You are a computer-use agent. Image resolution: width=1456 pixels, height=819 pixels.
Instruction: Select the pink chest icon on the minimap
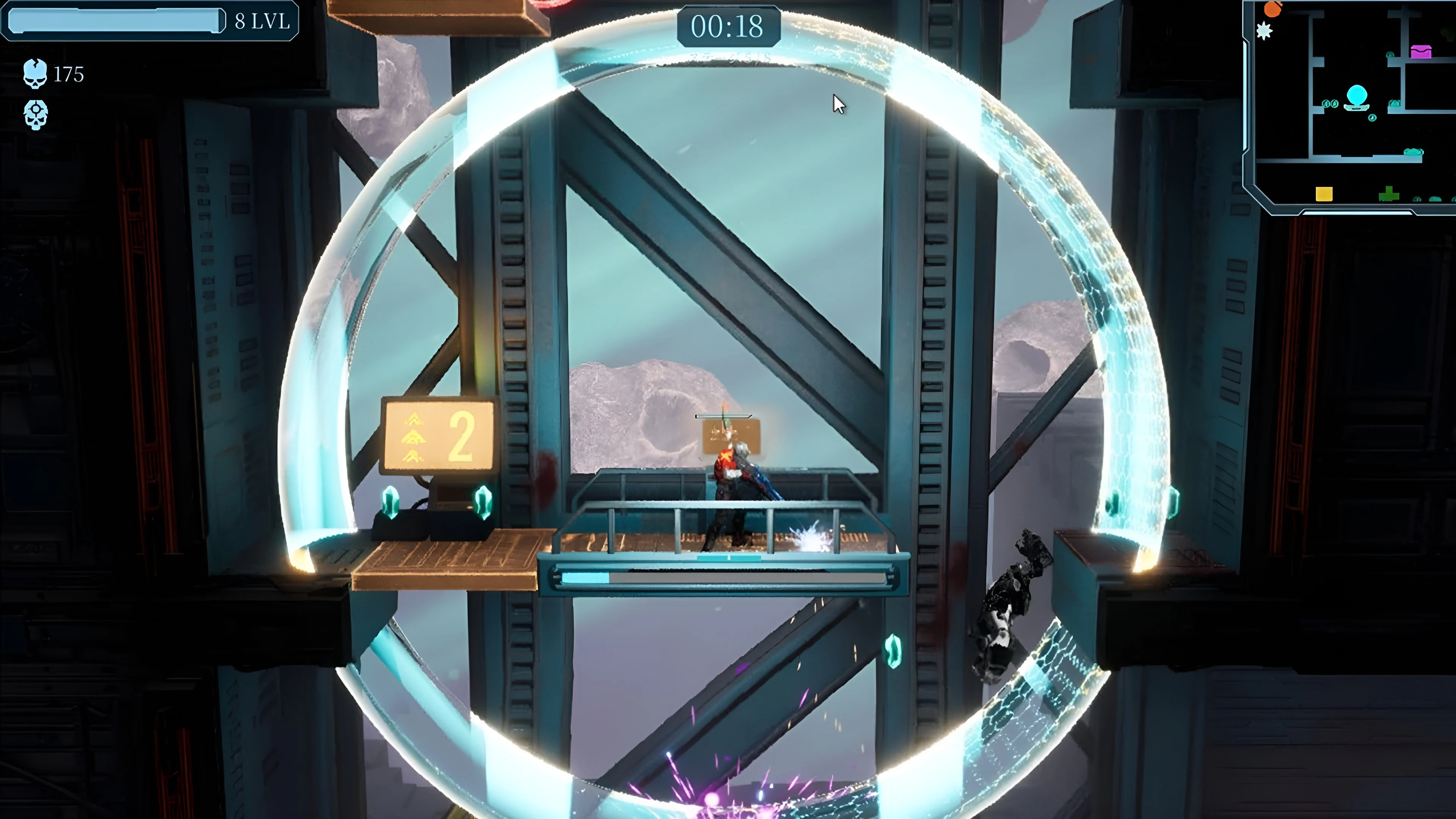tap(1421, 52)
